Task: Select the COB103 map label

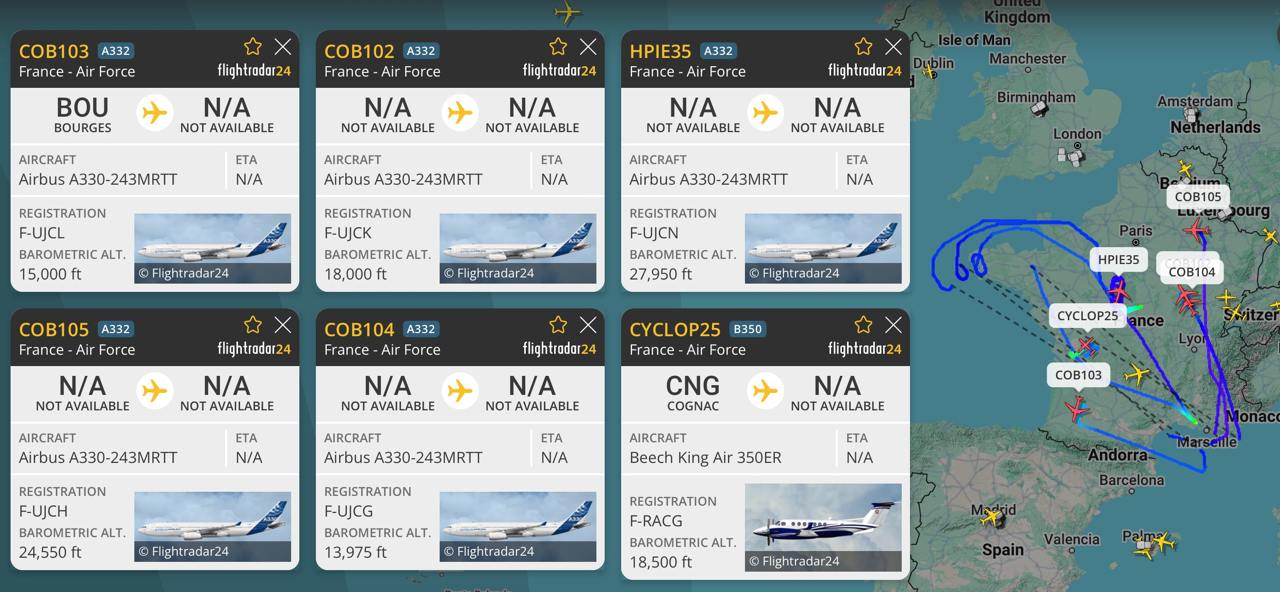Action: [1078, 375]
